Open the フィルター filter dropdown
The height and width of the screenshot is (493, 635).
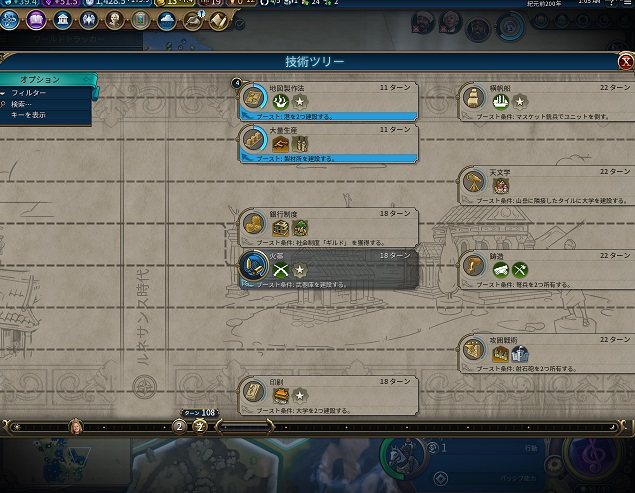29,92
